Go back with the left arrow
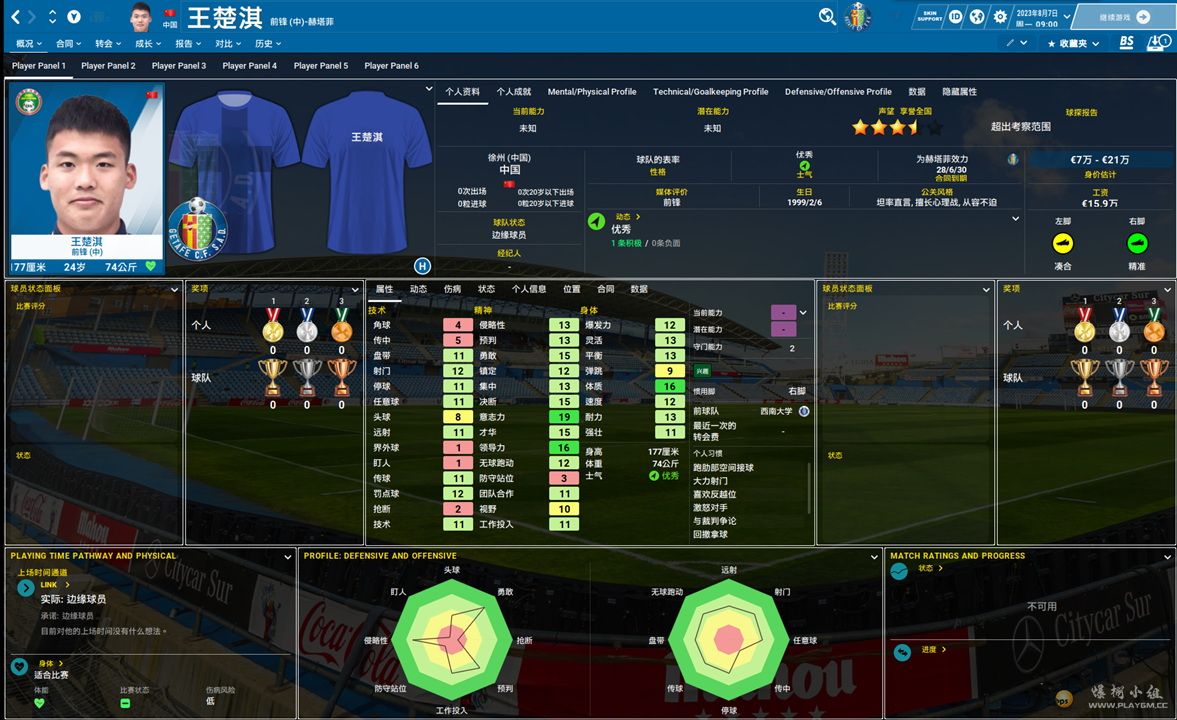The image size is (1177, 720). point(16,17)
